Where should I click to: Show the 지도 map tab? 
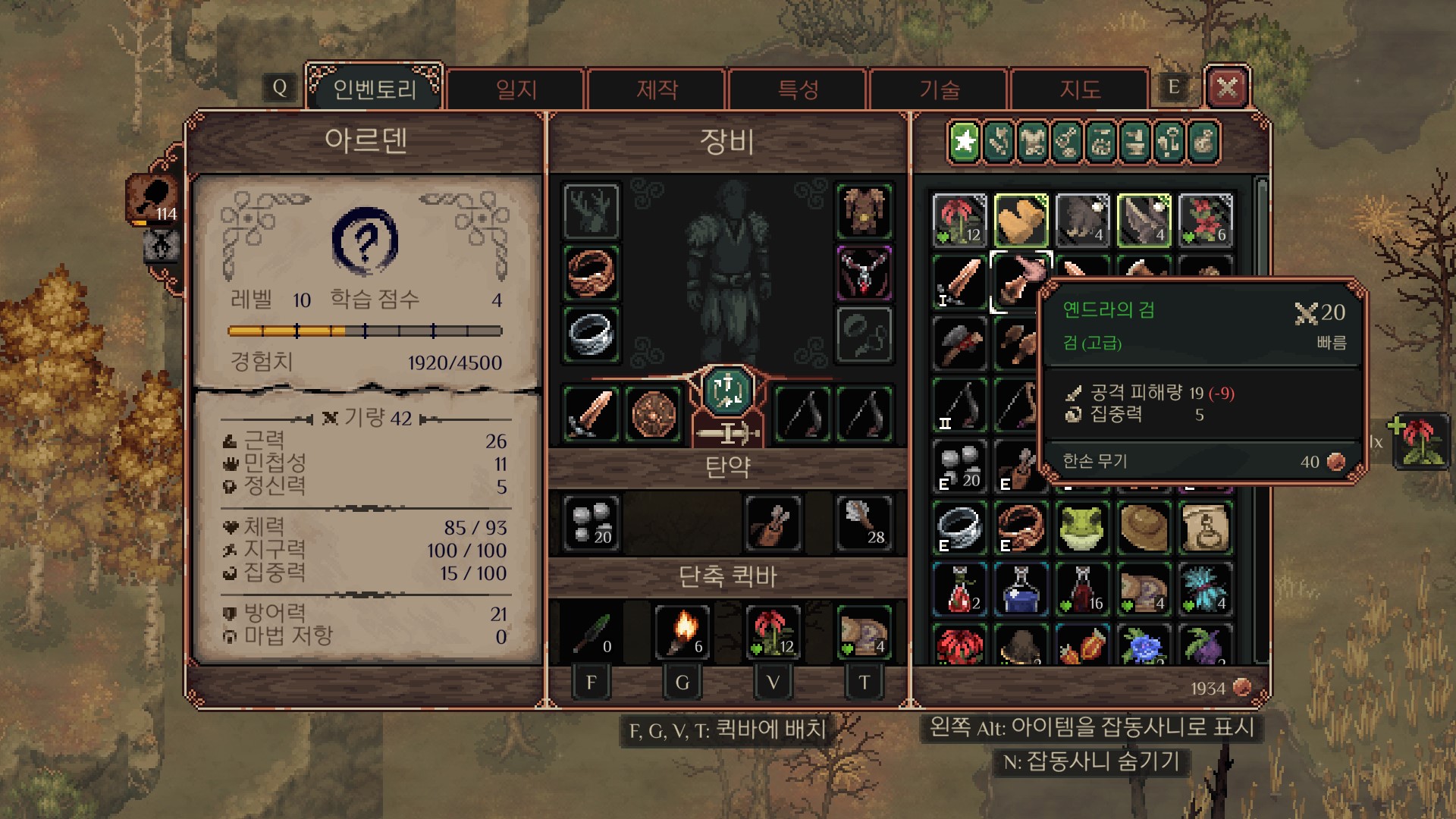click(1080, 89)
